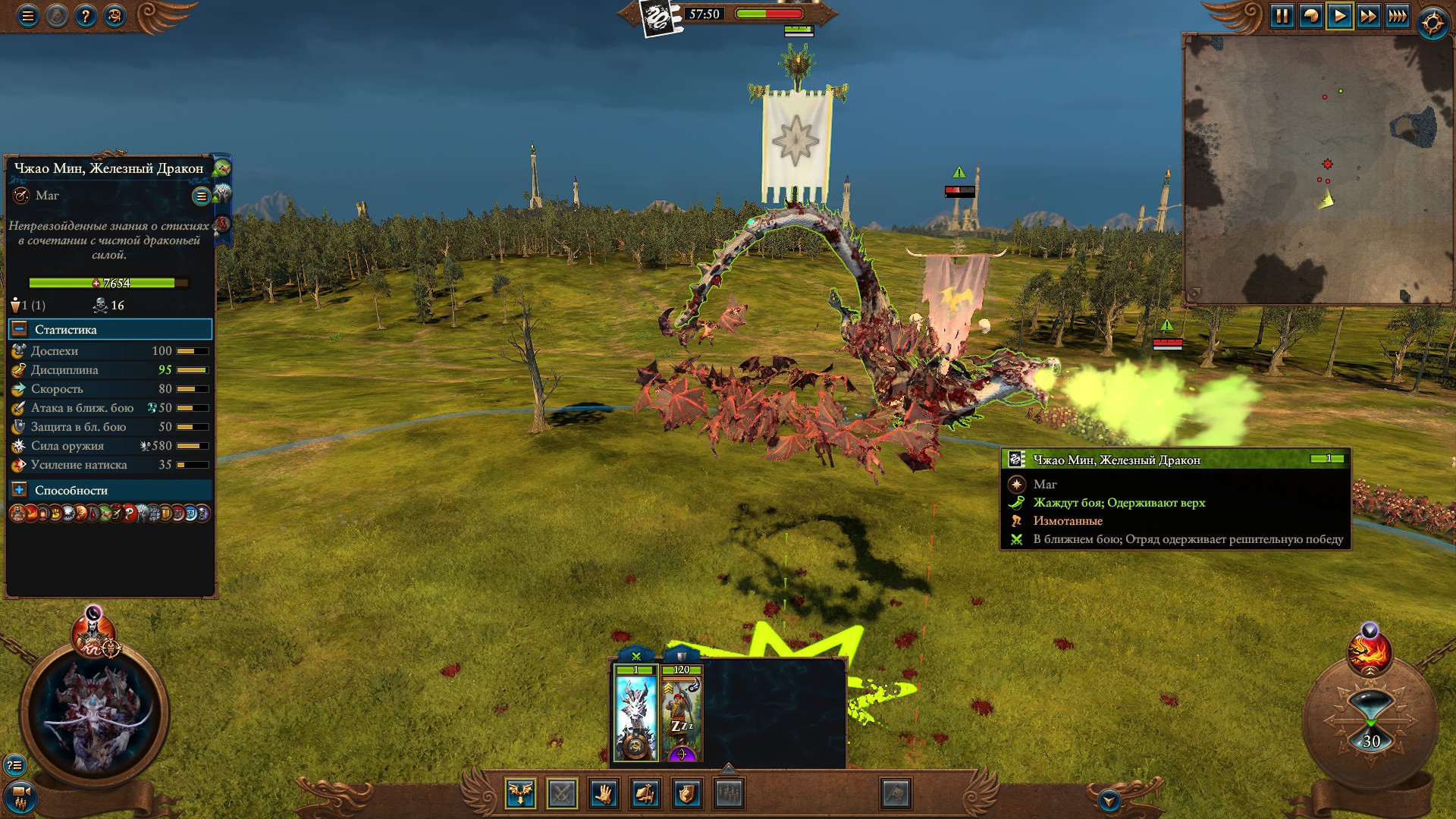Enable guard mode with the shield icon
This screenshot has width=1456, height=819.
point(686,793)
